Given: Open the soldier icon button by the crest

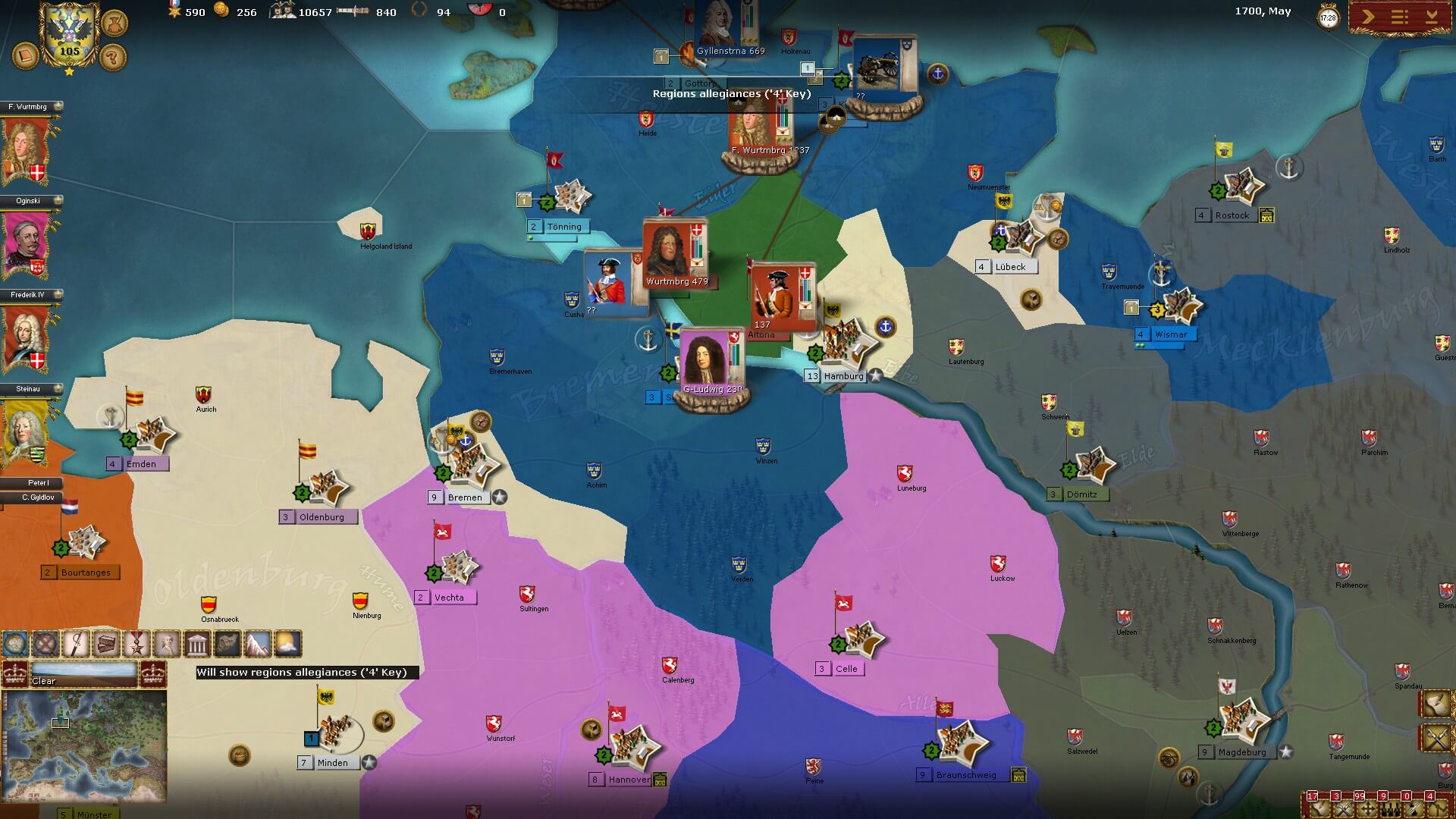Looking at the screenshot, I should [x=114, y=22].
